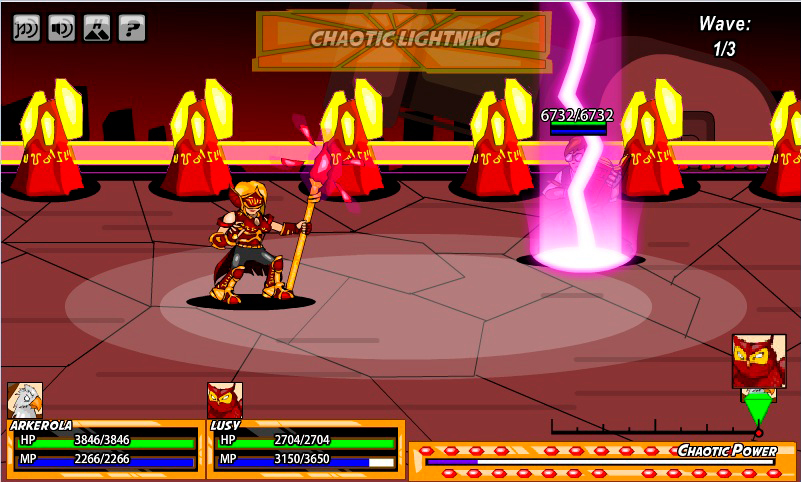Toggle the music note button

pyautogui.click(x=27, y=27)
